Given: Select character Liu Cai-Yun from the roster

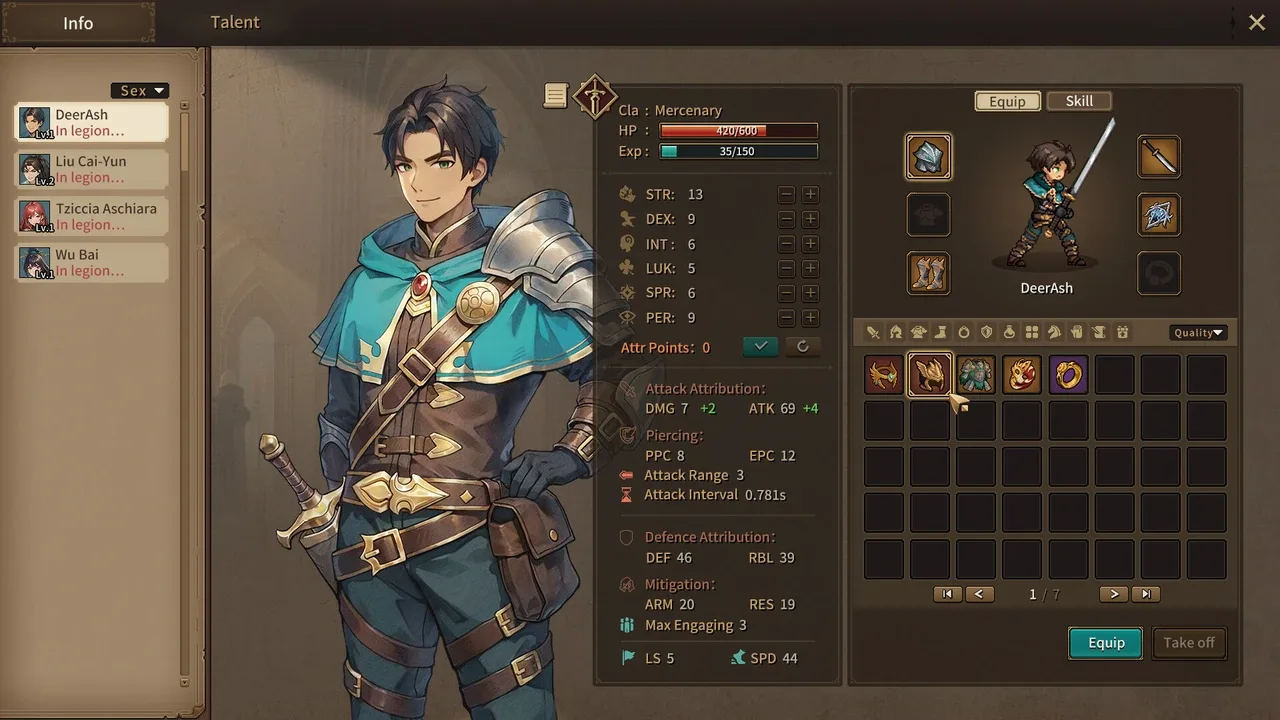Looking at the screenshot, I should point(90,169).
